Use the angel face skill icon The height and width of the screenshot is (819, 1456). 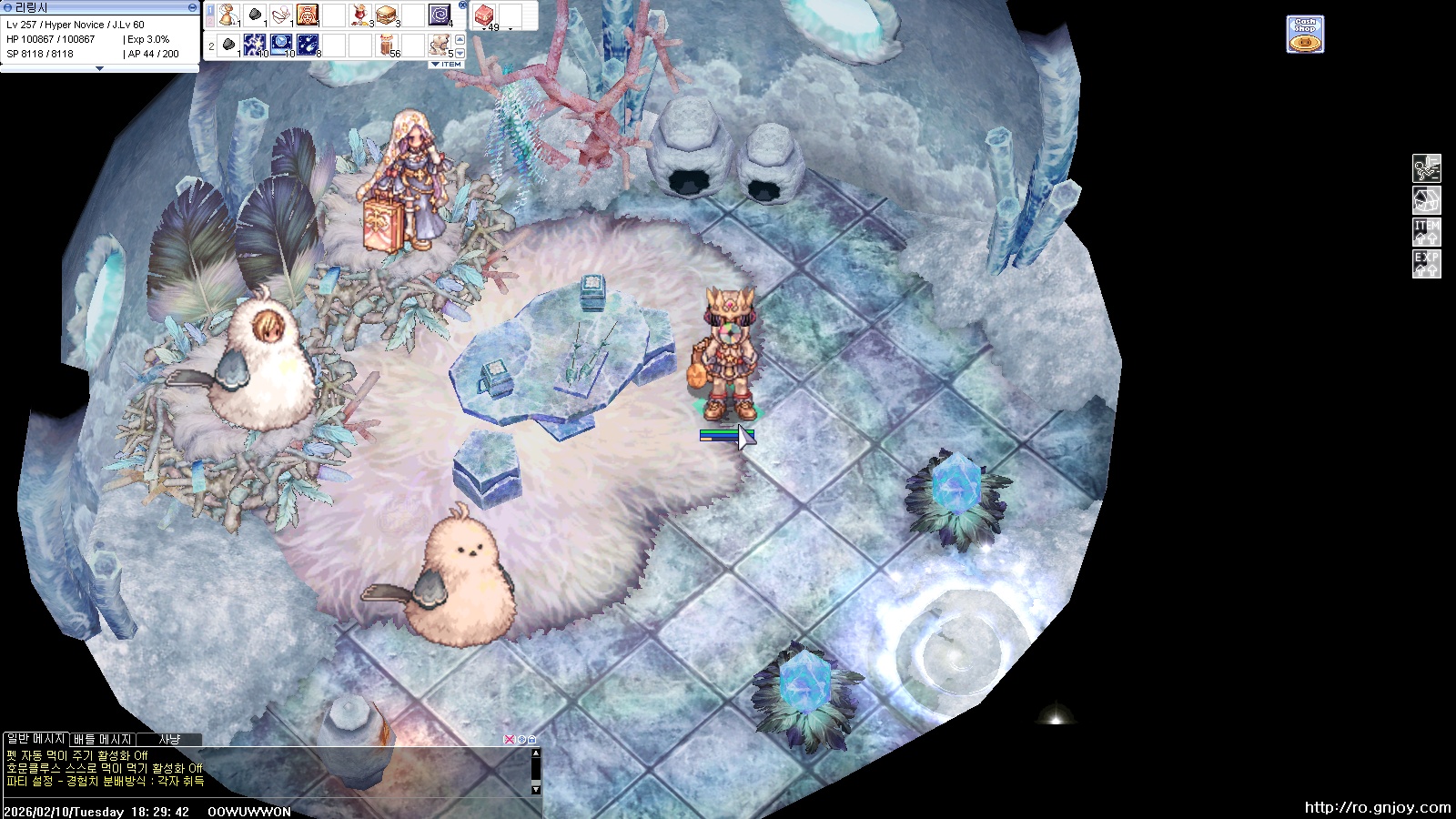pos(307,15)
